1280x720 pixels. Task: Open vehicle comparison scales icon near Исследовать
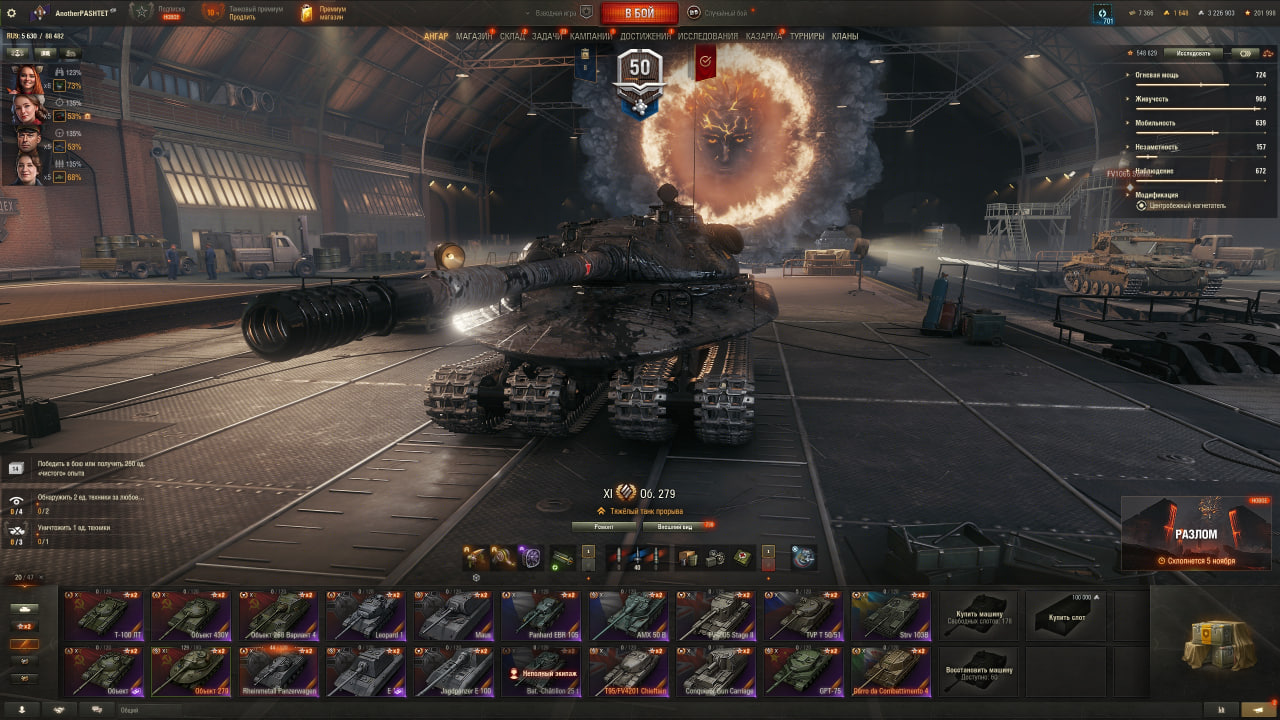click(x=1267, y=52)
